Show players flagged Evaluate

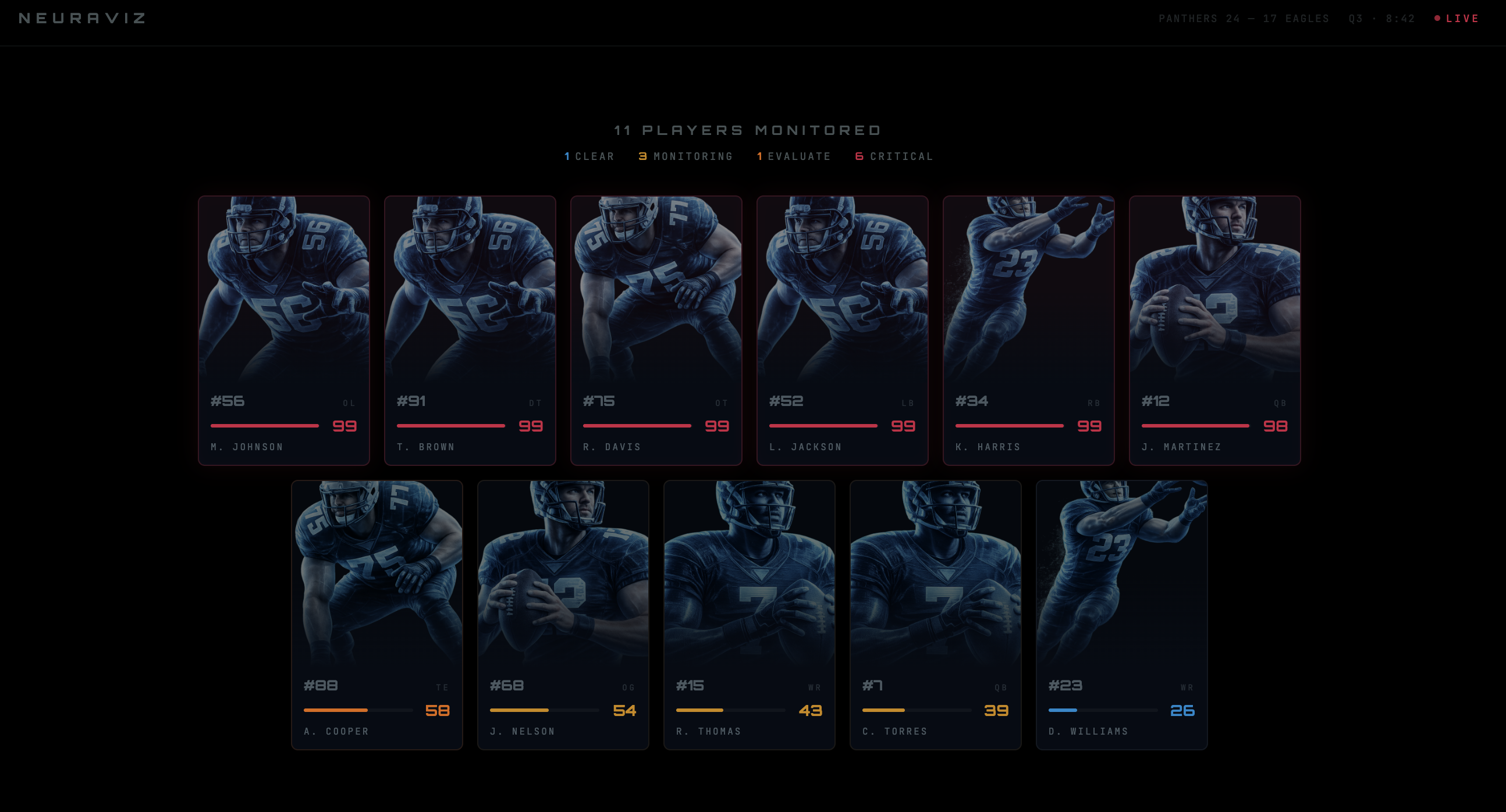(x=794, y=156)
